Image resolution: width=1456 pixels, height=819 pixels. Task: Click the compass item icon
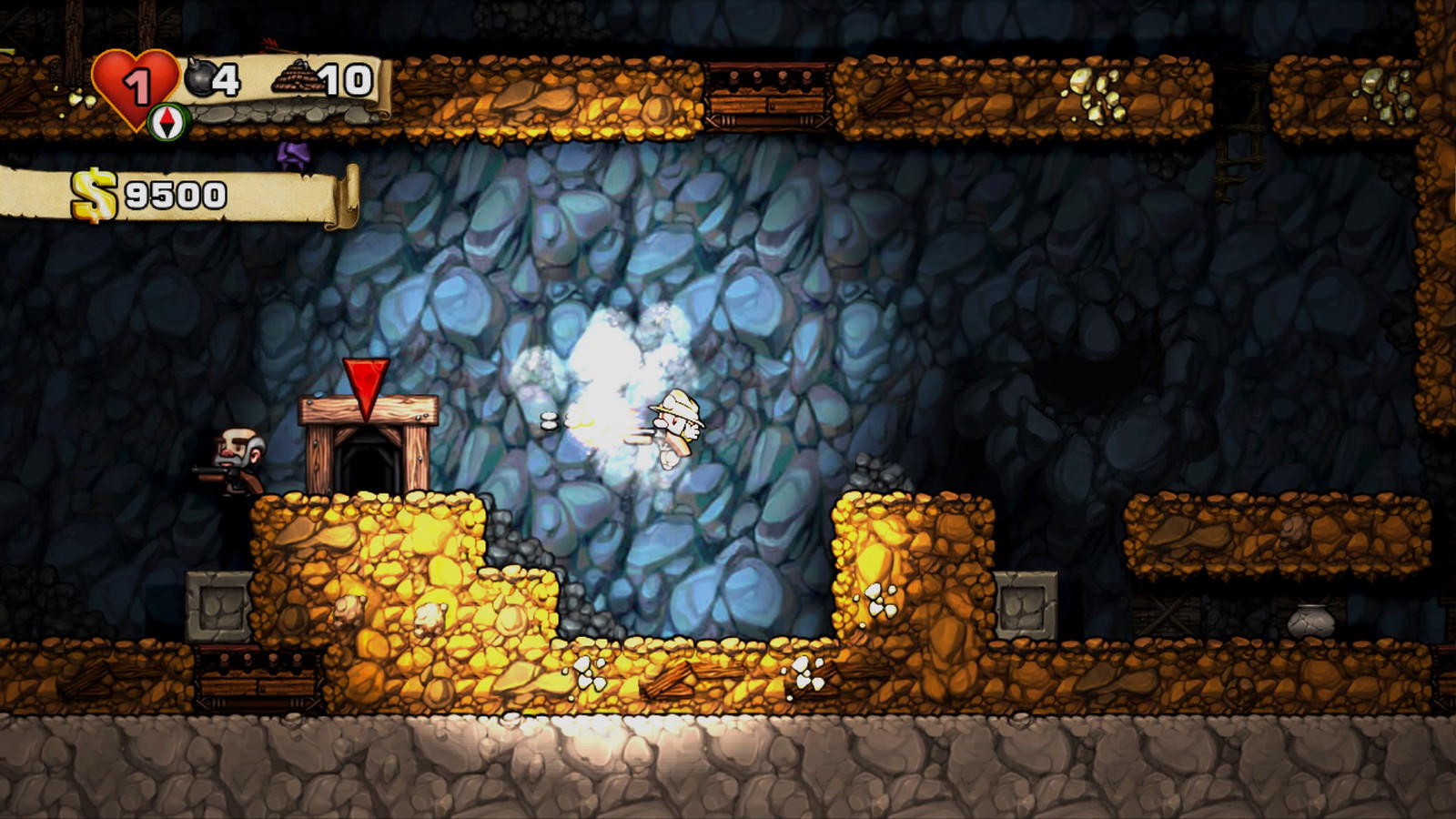click(x=167, y=122)
